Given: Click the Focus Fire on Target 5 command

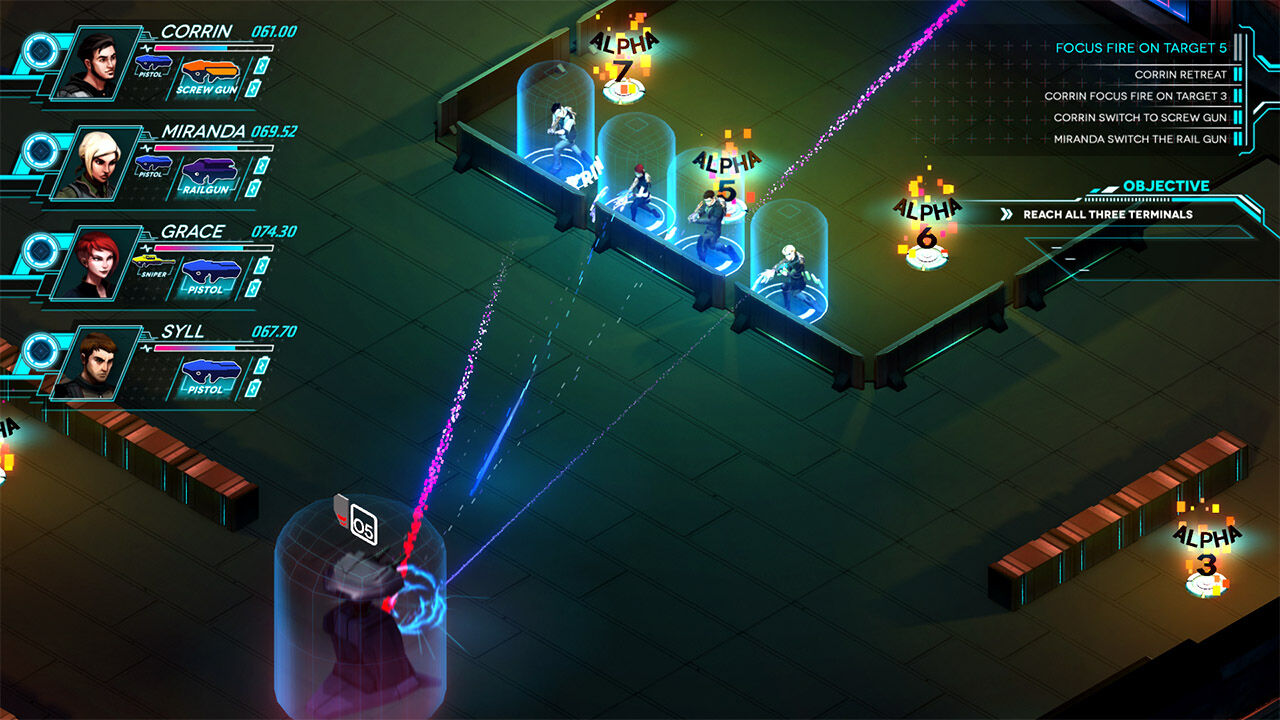Looking at the screenshot, I should [x=1141, y=47].
